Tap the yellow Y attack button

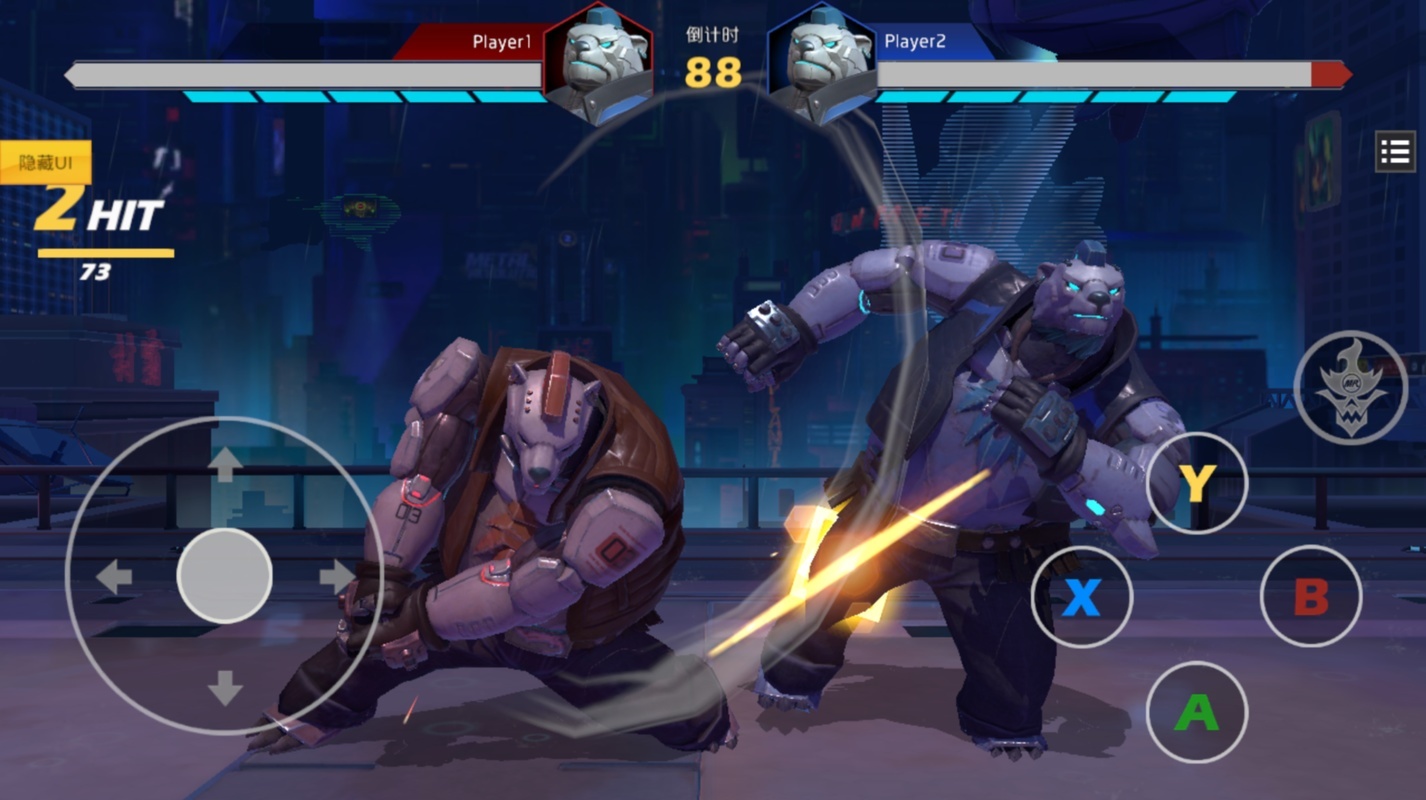(x=1196, y=484)
